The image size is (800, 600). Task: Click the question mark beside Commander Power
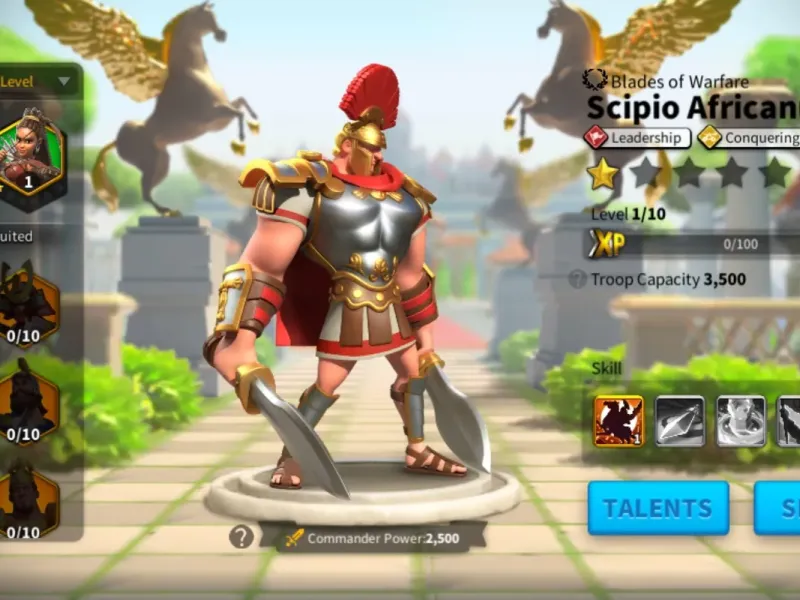(x=241, y=537)
